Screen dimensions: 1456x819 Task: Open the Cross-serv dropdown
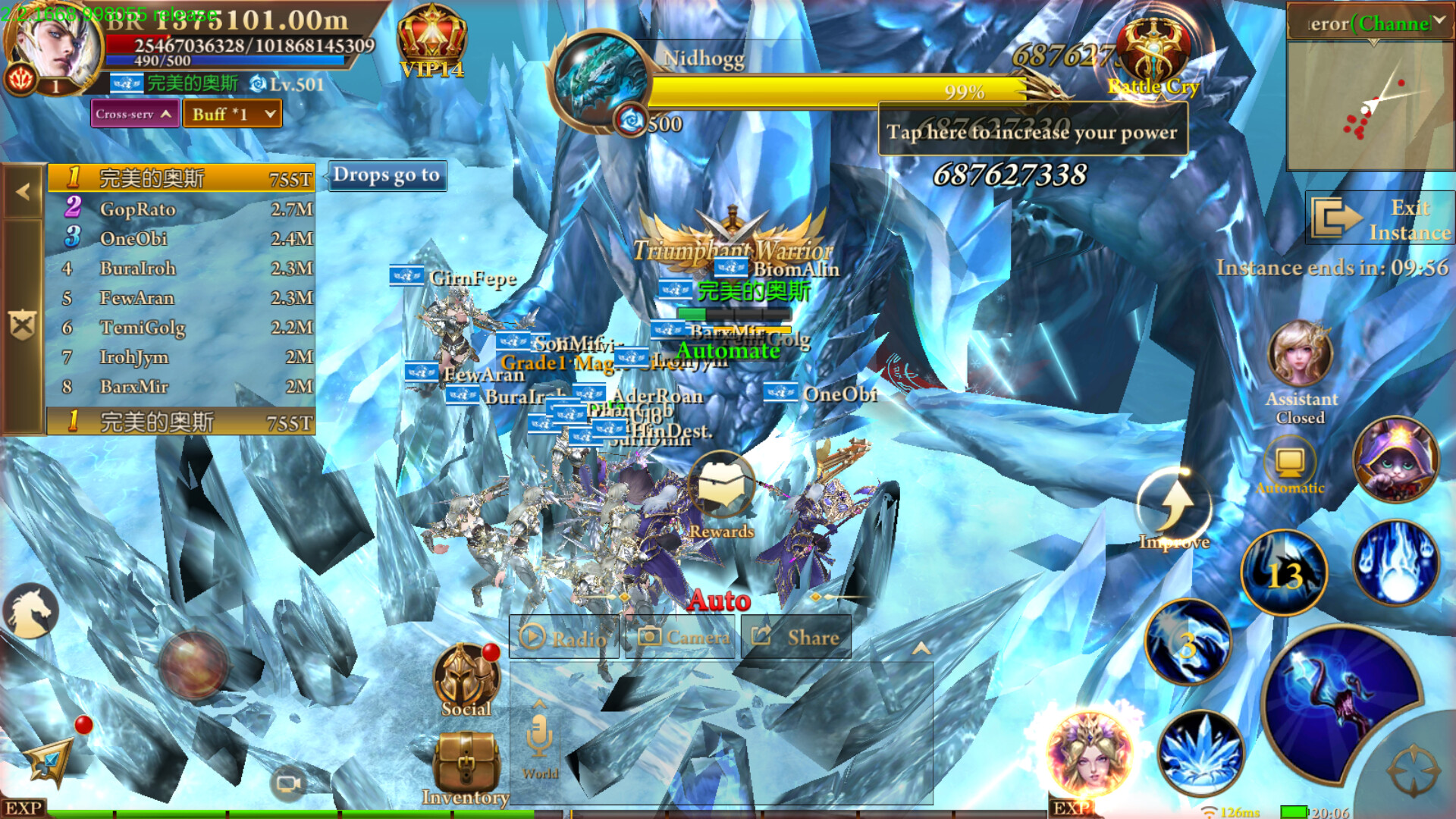click(134, 114)
